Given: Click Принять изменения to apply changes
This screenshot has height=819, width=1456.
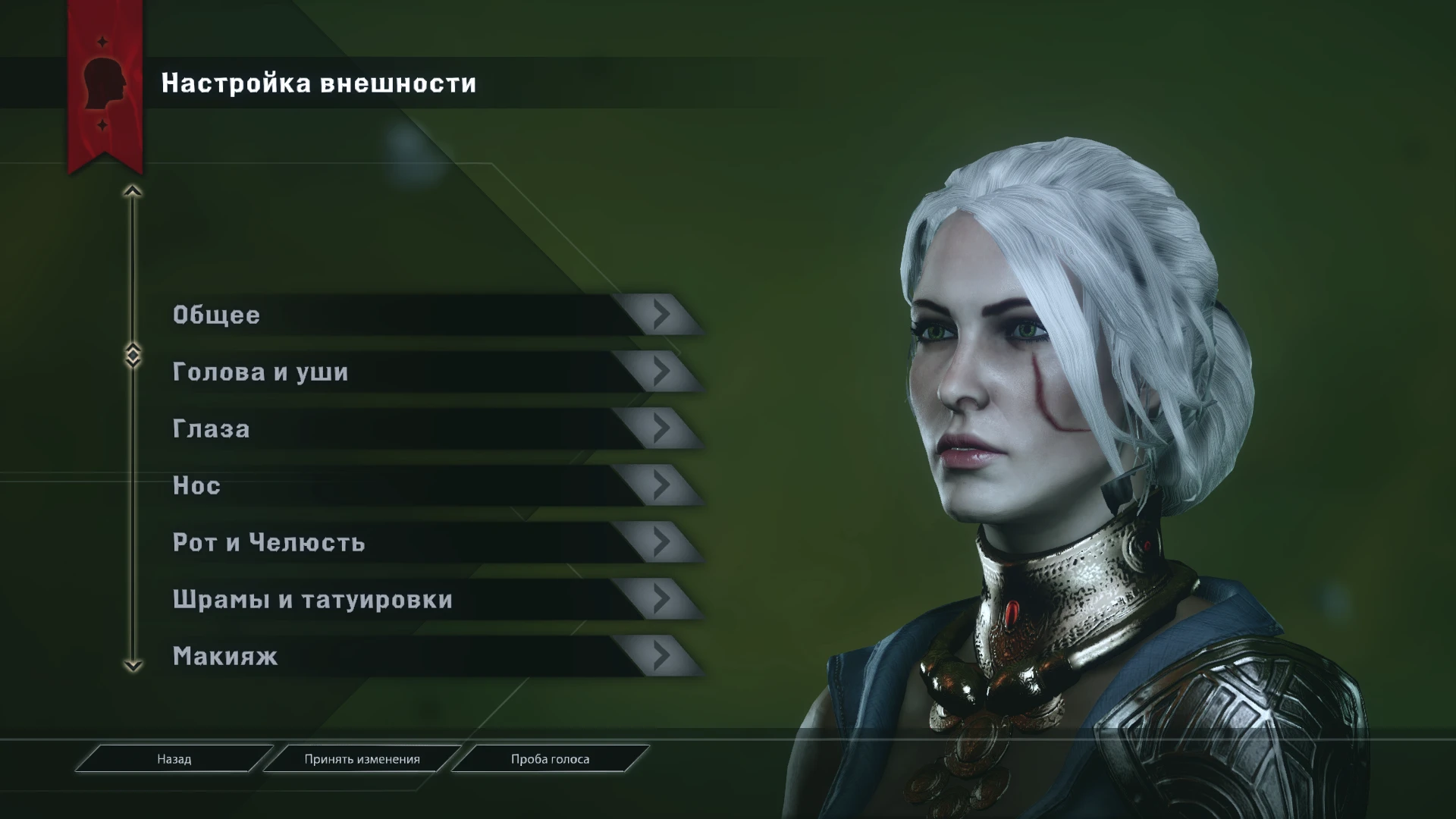Looking at the screenshot, I should [362, 758].
